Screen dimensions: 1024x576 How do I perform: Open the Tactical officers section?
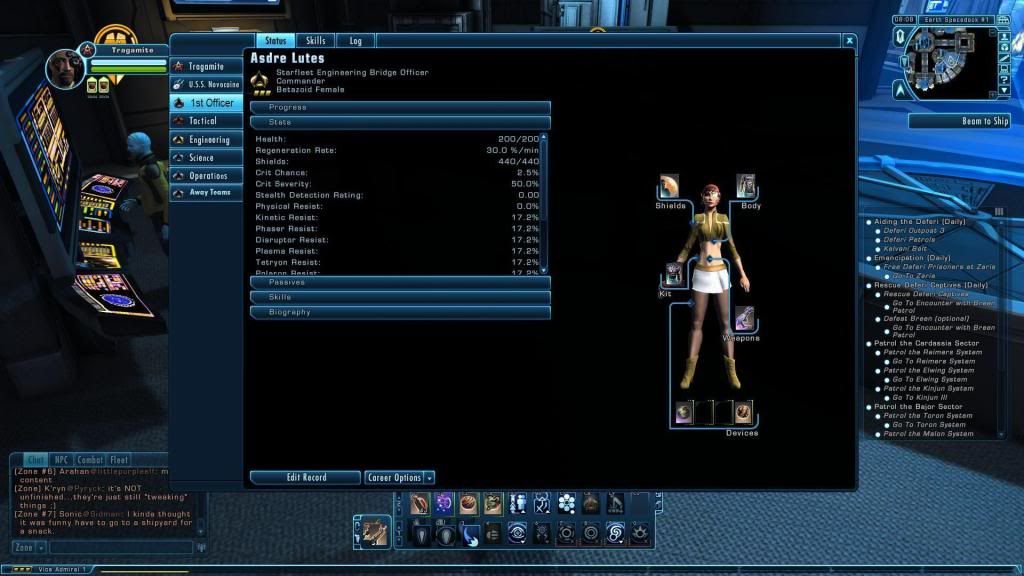point(208,121)
